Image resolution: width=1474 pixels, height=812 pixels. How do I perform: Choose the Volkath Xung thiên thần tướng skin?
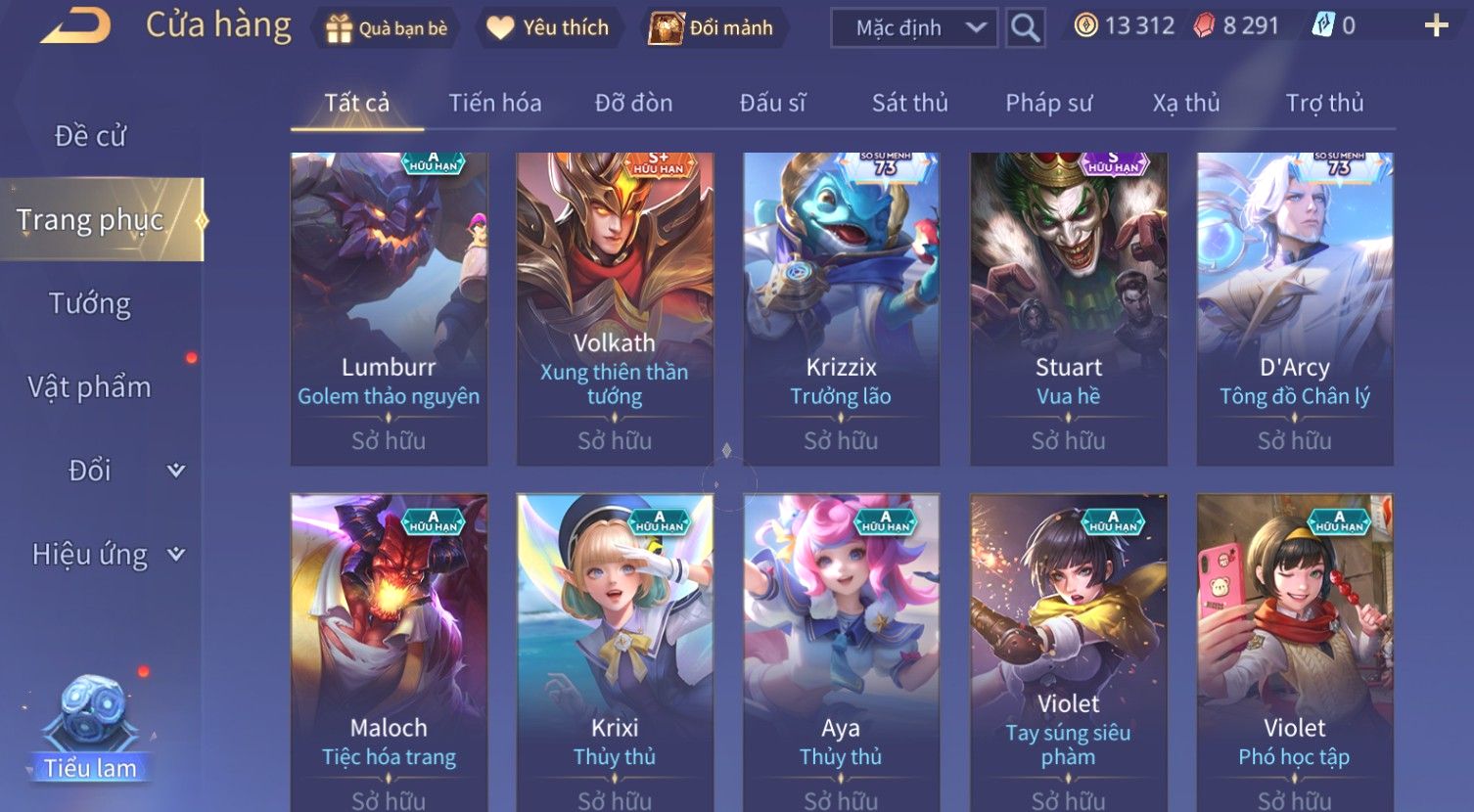point(615,308)
